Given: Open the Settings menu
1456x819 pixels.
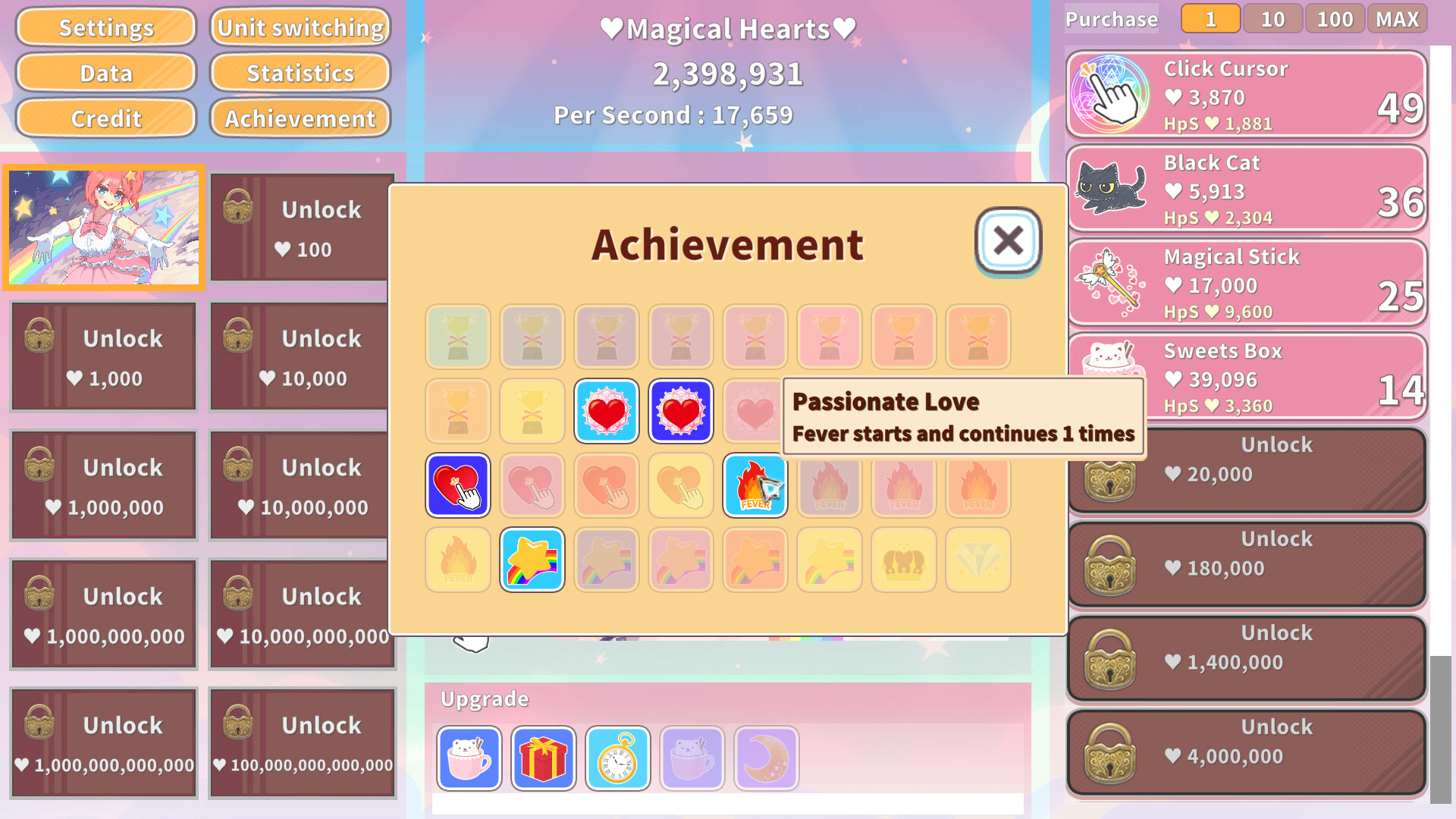Looking at the screenshot, I should tap(105, 27).
